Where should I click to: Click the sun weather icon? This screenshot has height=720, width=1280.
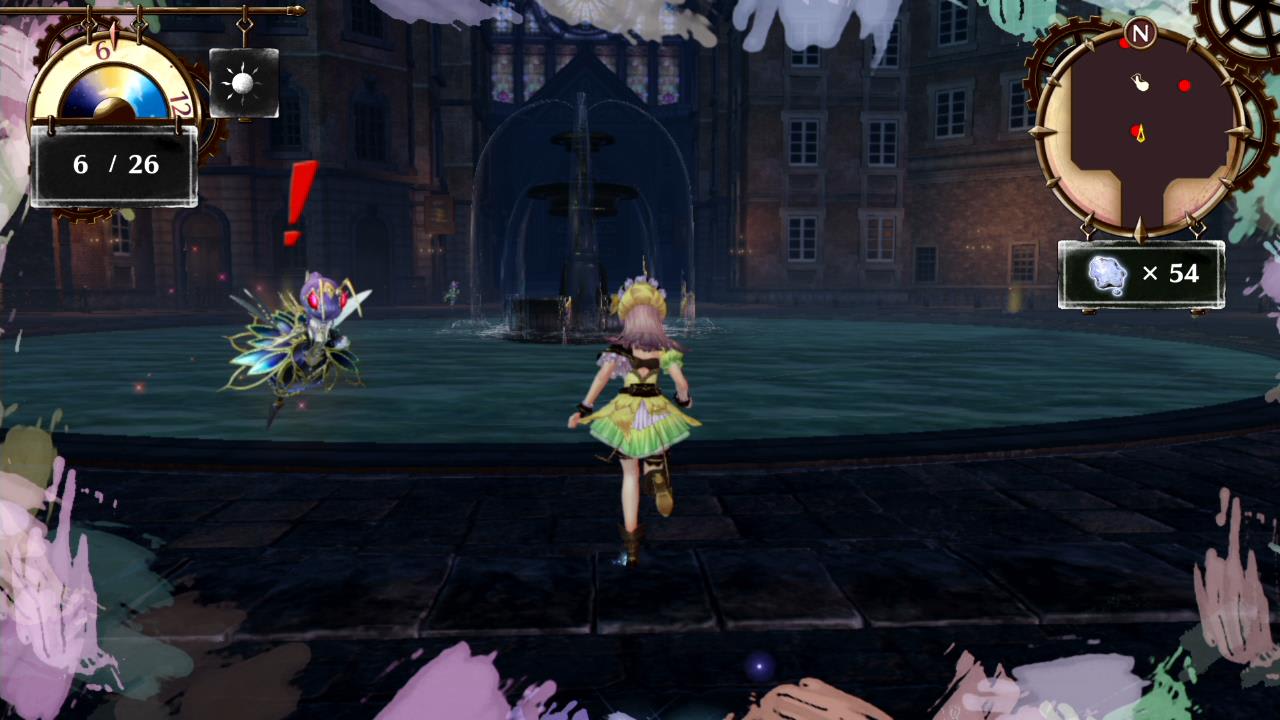pos(243,85)
